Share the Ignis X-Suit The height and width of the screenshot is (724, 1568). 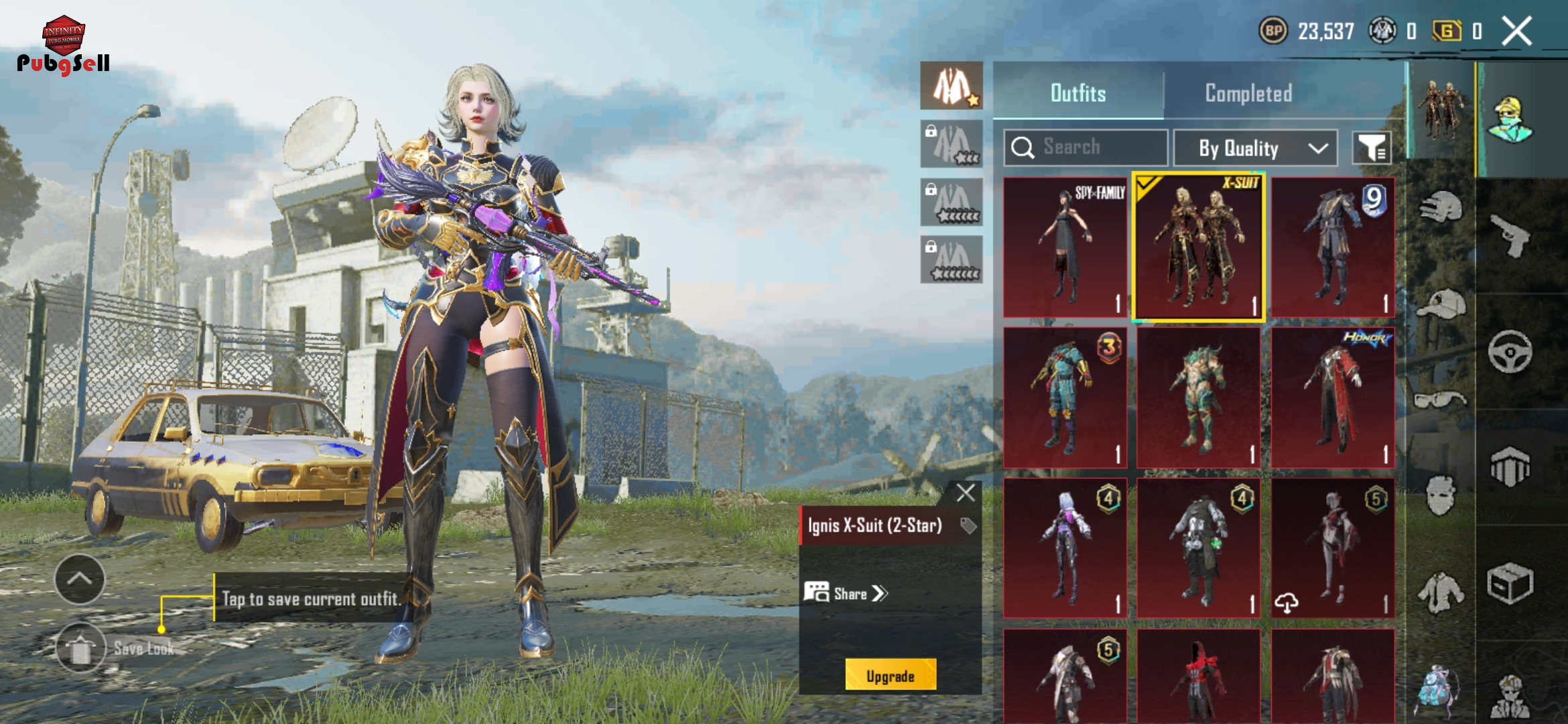[846, 593]
